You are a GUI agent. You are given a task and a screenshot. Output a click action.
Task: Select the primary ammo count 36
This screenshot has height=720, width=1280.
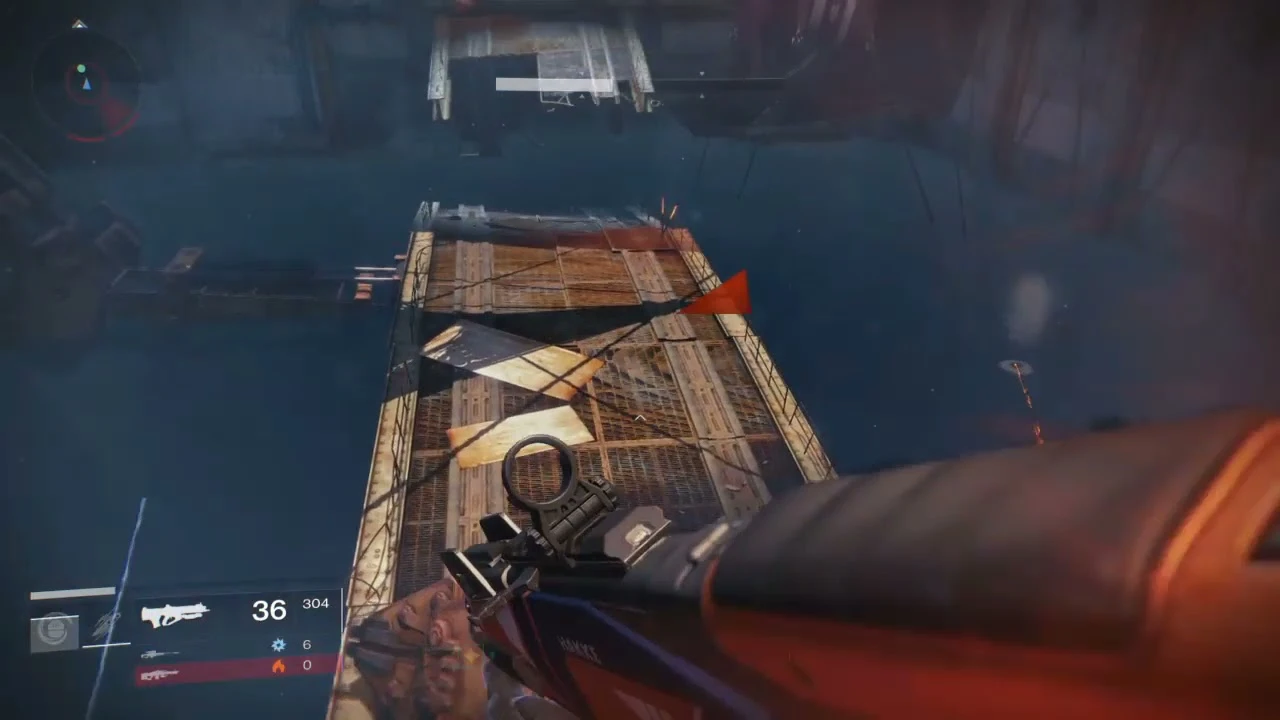268,610
